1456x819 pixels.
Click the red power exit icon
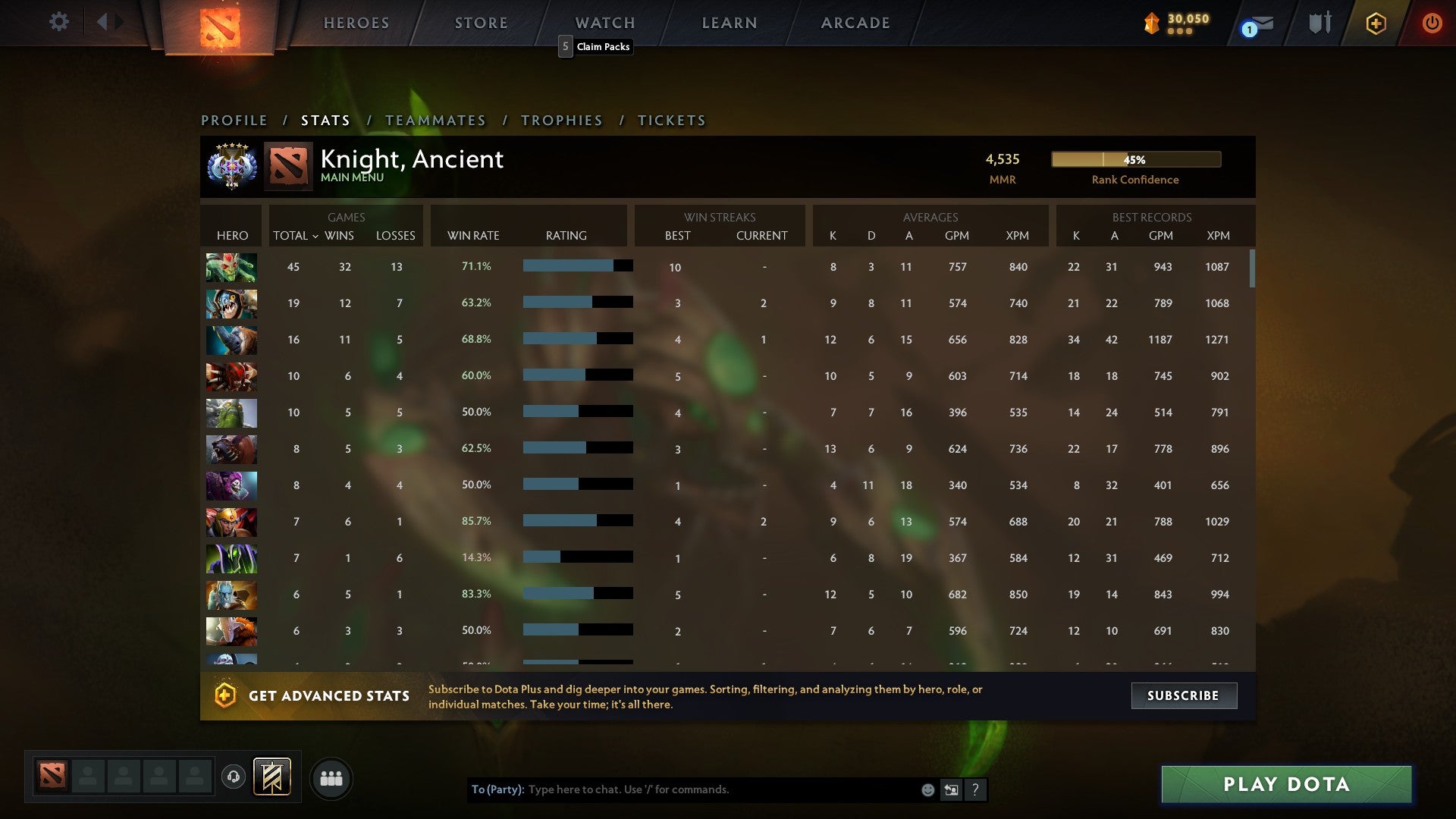coord(1432,22)
